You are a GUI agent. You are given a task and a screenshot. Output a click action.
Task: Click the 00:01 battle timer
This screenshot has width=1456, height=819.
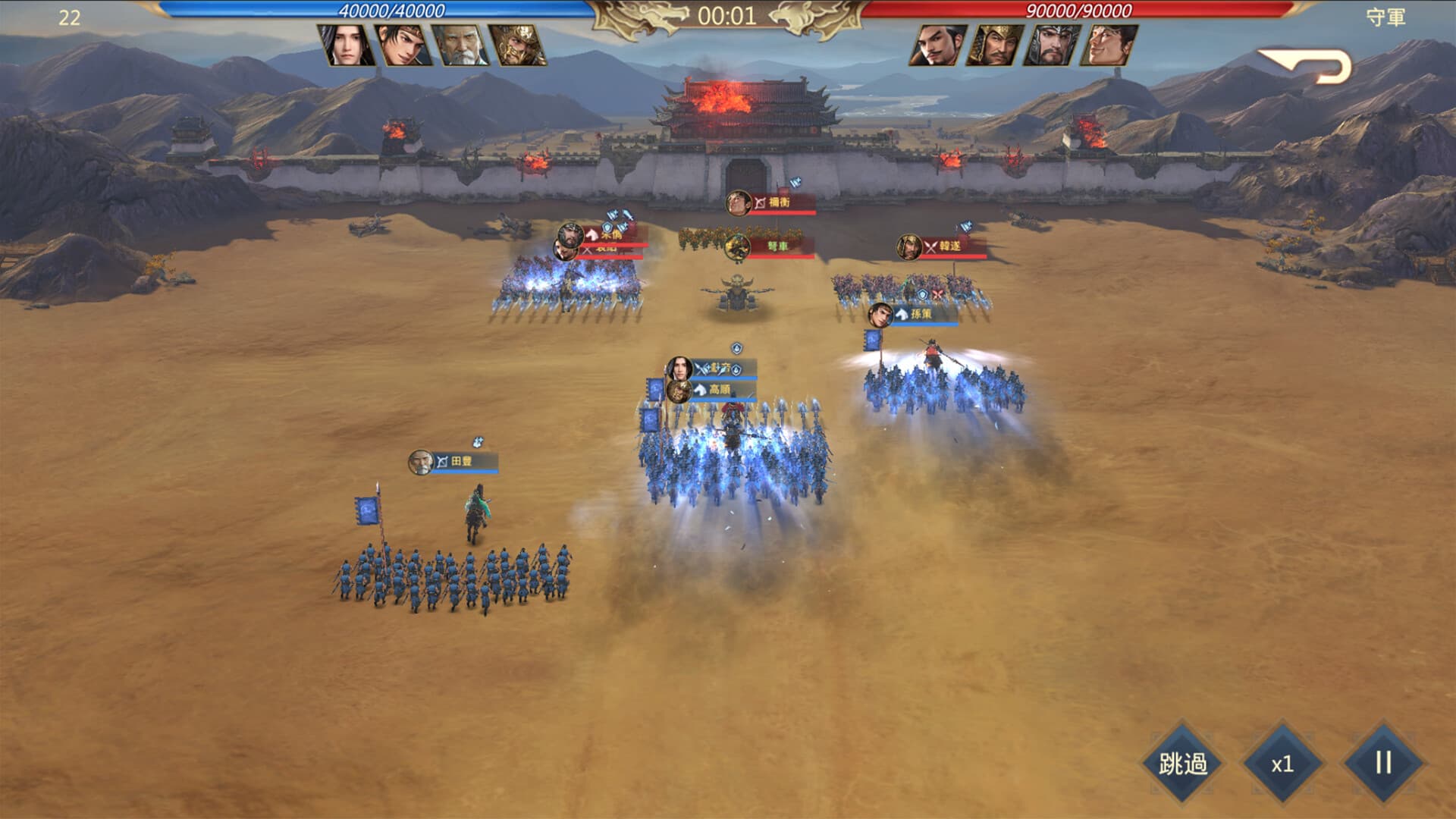728,12
